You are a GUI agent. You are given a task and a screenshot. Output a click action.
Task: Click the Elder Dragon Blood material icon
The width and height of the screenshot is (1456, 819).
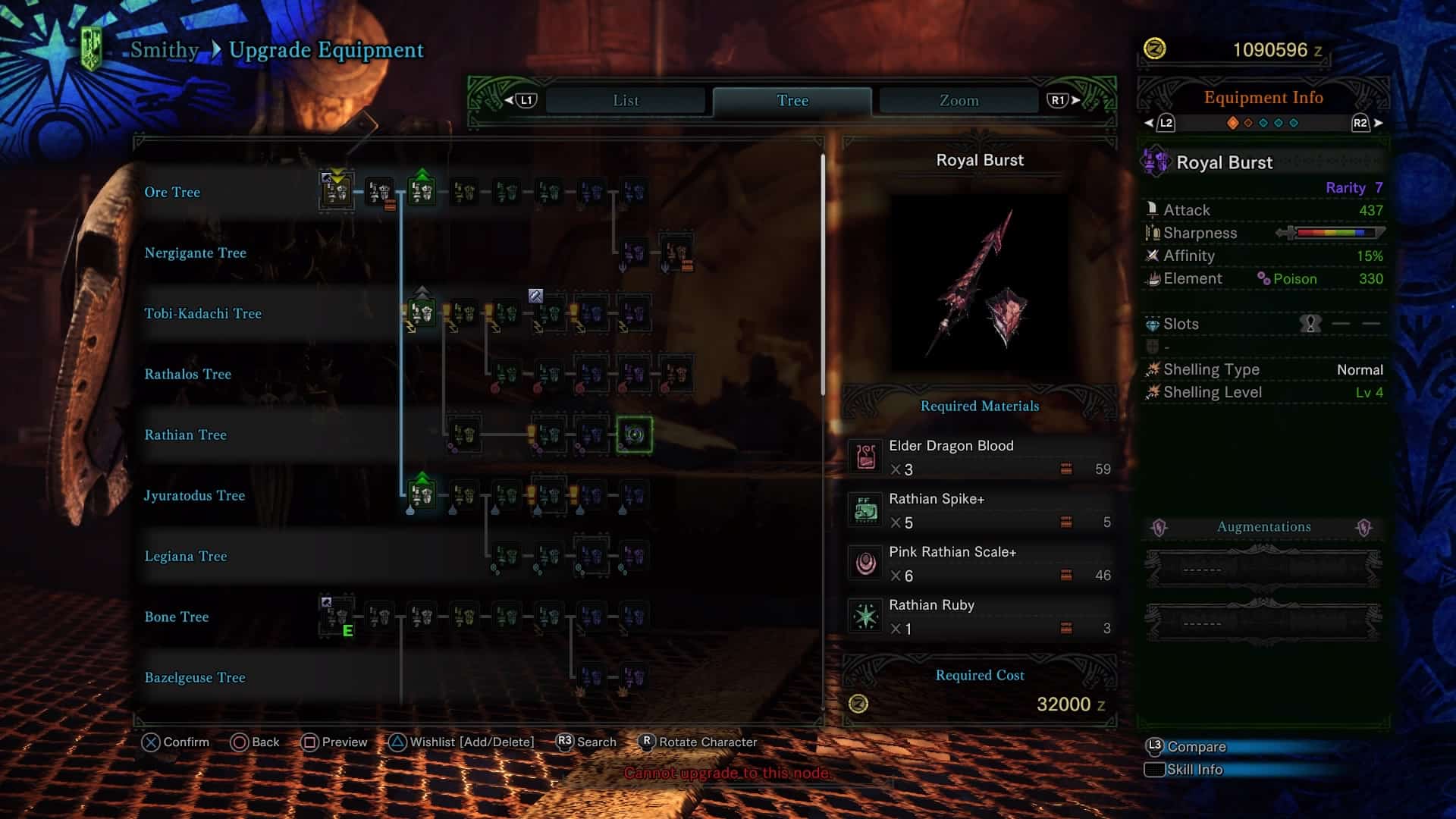click(867, 457)
